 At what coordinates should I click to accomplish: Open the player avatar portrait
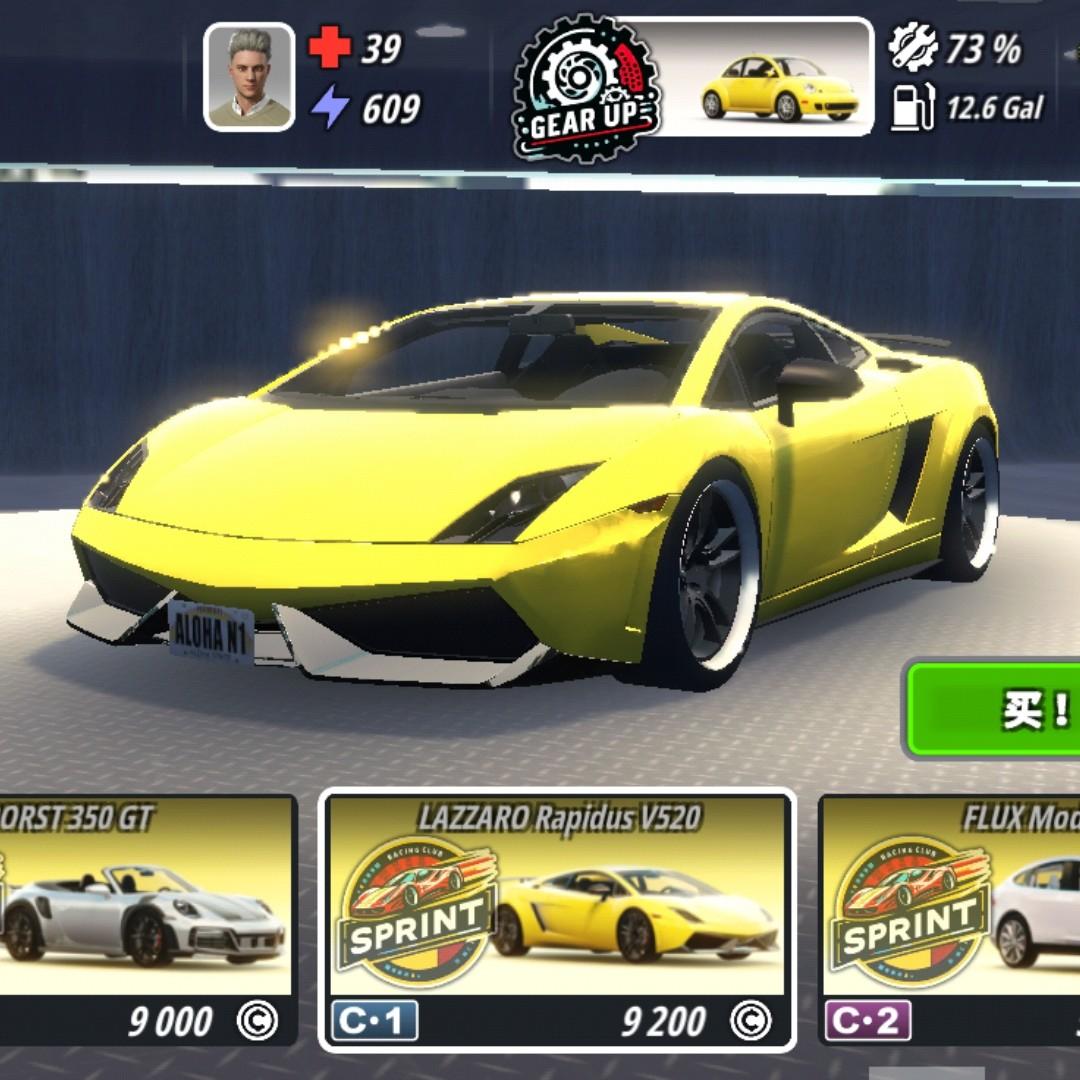249,78
